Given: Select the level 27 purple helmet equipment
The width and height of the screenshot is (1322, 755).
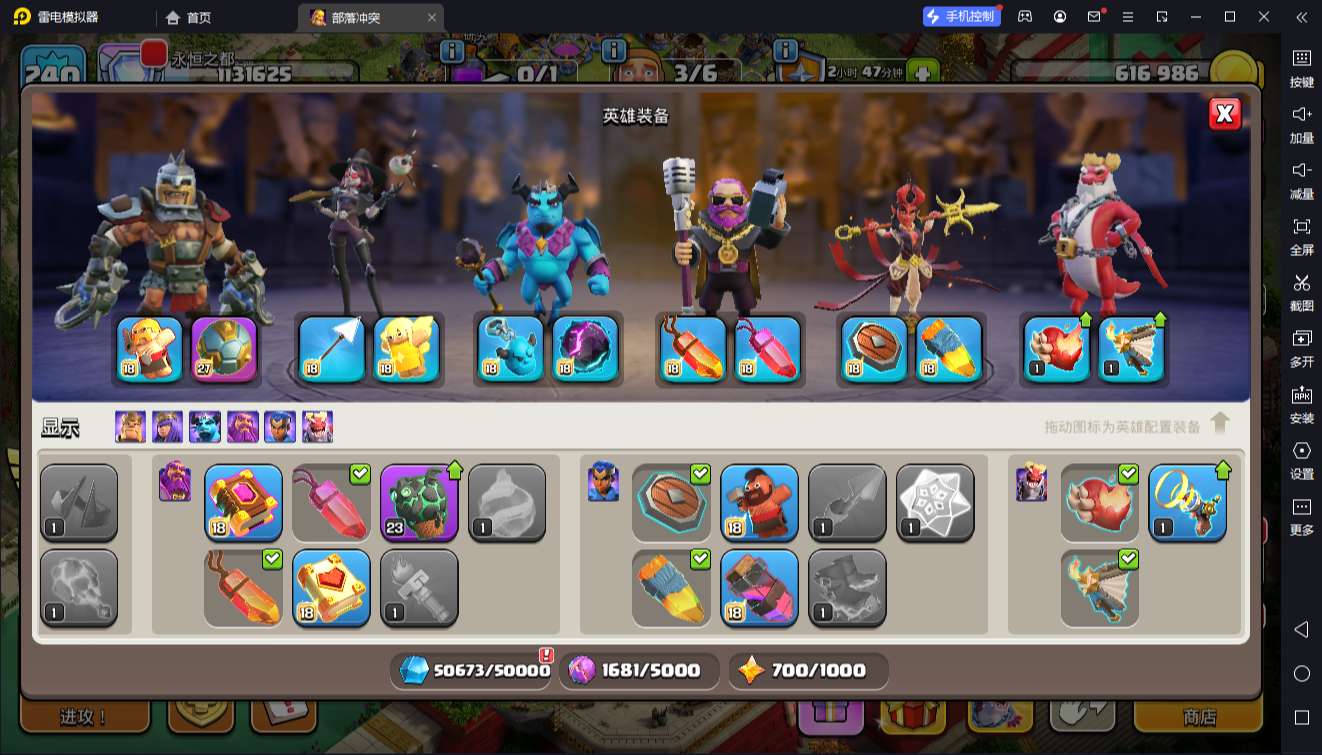Looking at the screenshot, I should pyautogui.click(x=224, y=349).
